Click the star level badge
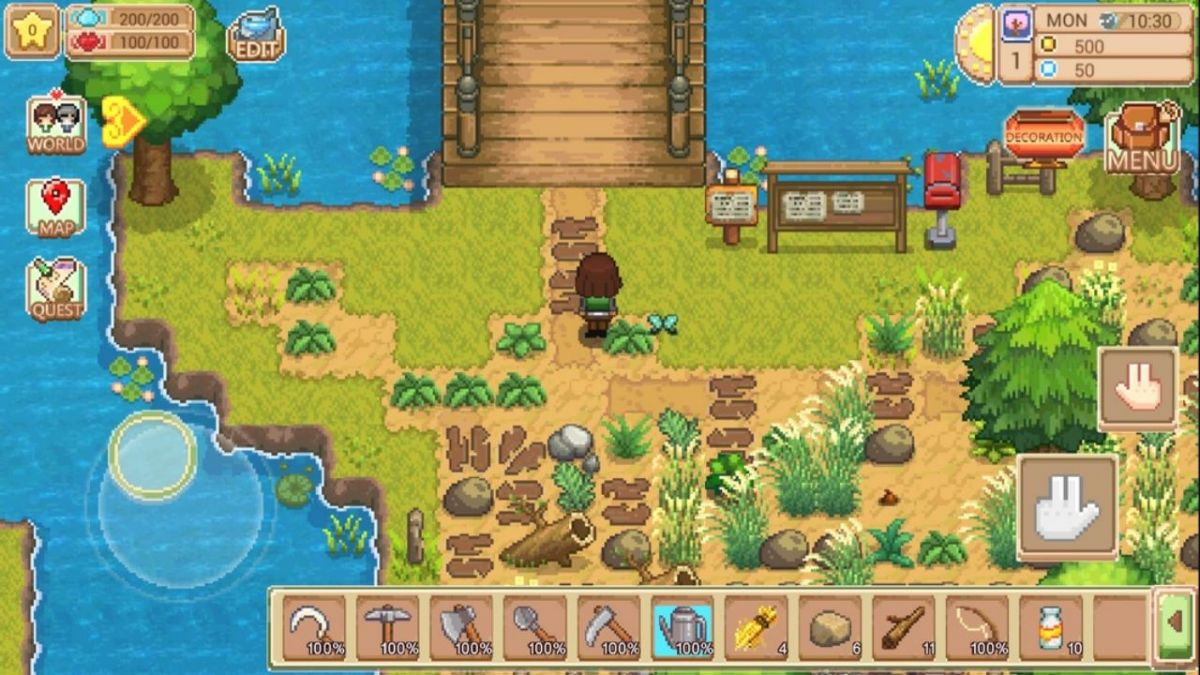The image size is (1200, 675). 32,32
